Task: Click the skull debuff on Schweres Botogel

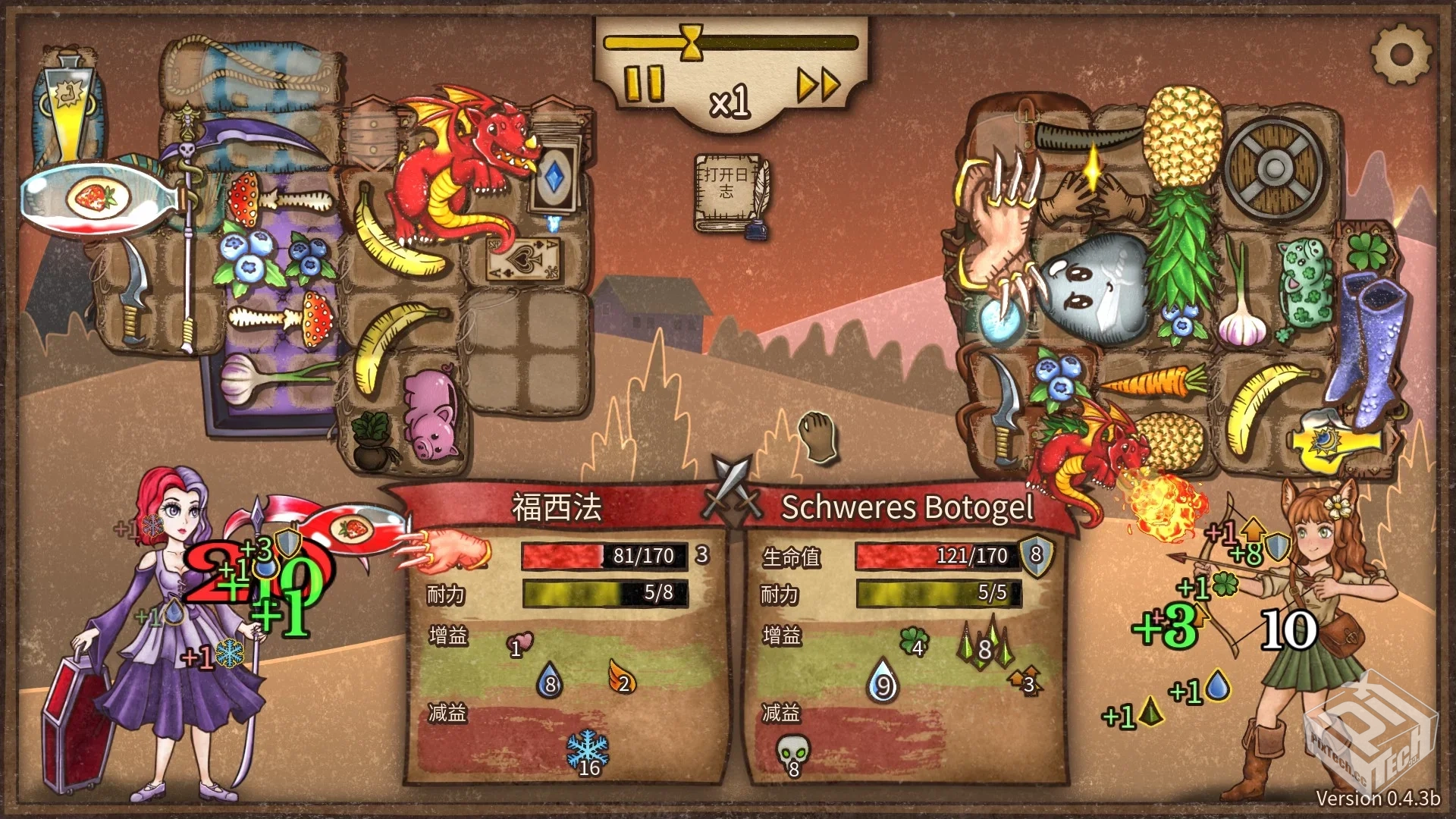Action: click(x=792, y=753)
